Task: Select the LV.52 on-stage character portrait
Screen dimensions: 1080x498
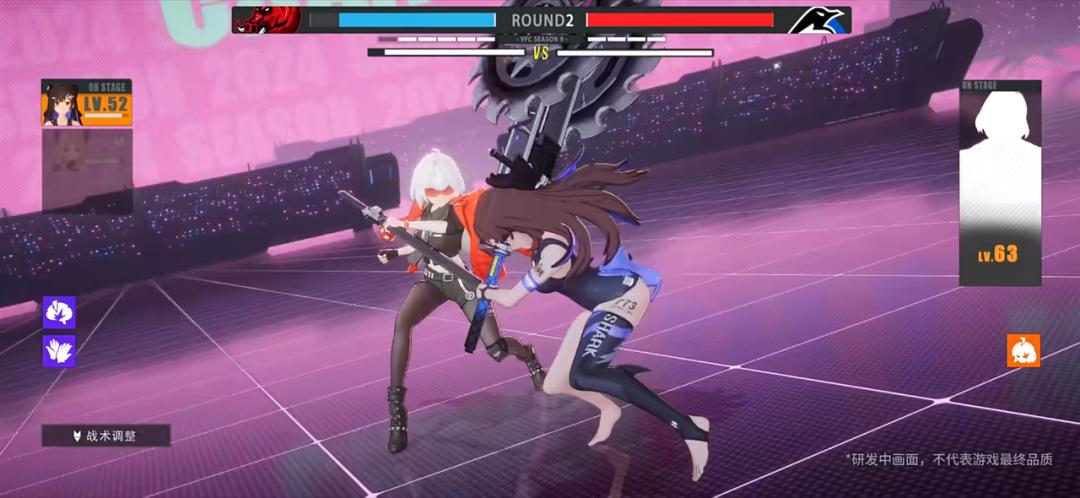Action: point(86,103)
